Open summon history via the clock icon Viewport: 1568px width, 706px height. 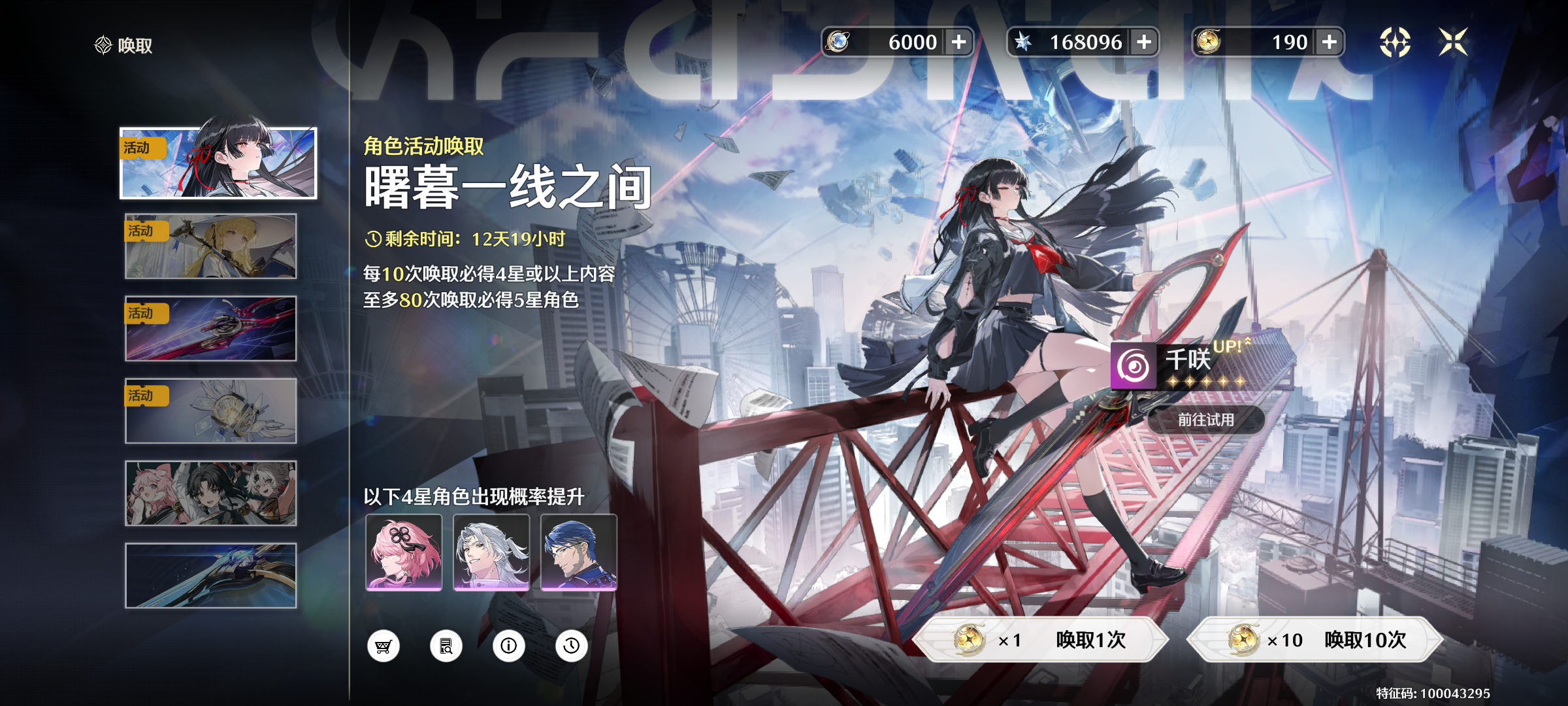(x=571, y=646)
